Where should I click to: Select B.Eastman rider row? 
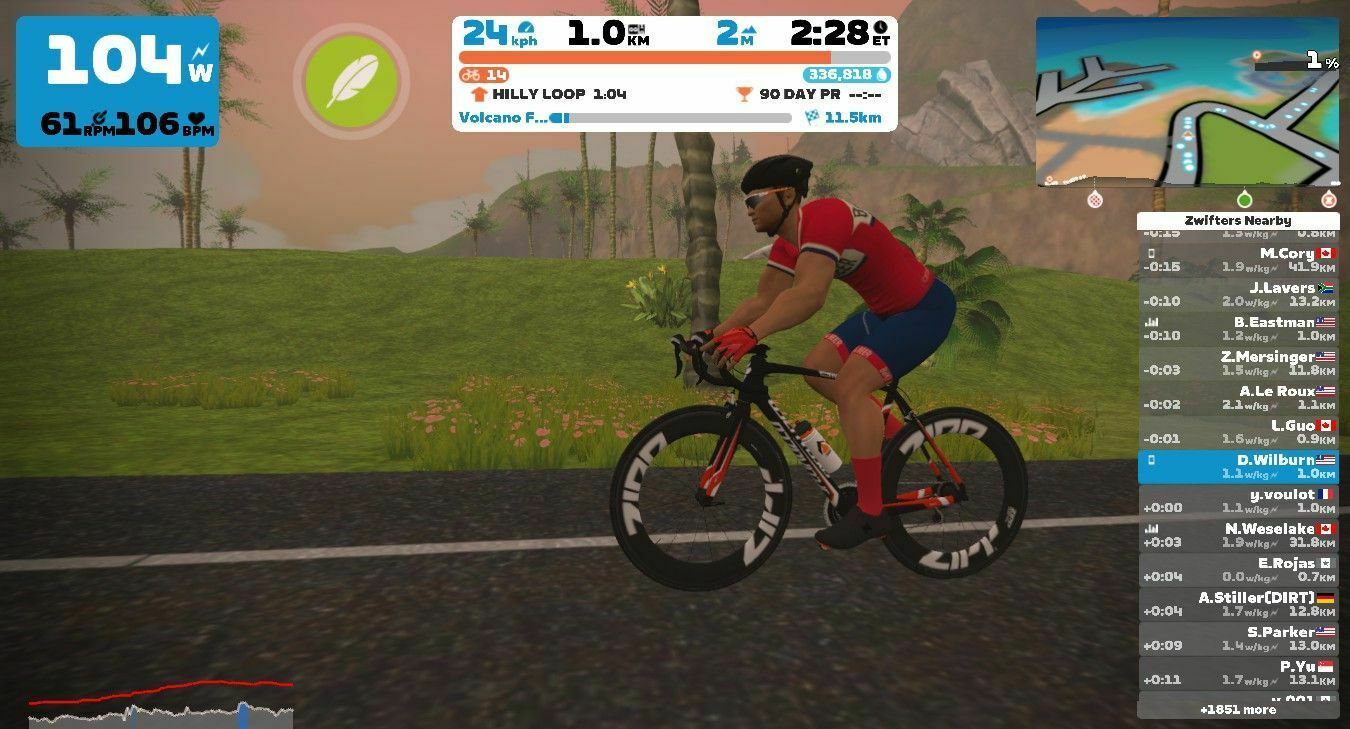point(1238,329)
